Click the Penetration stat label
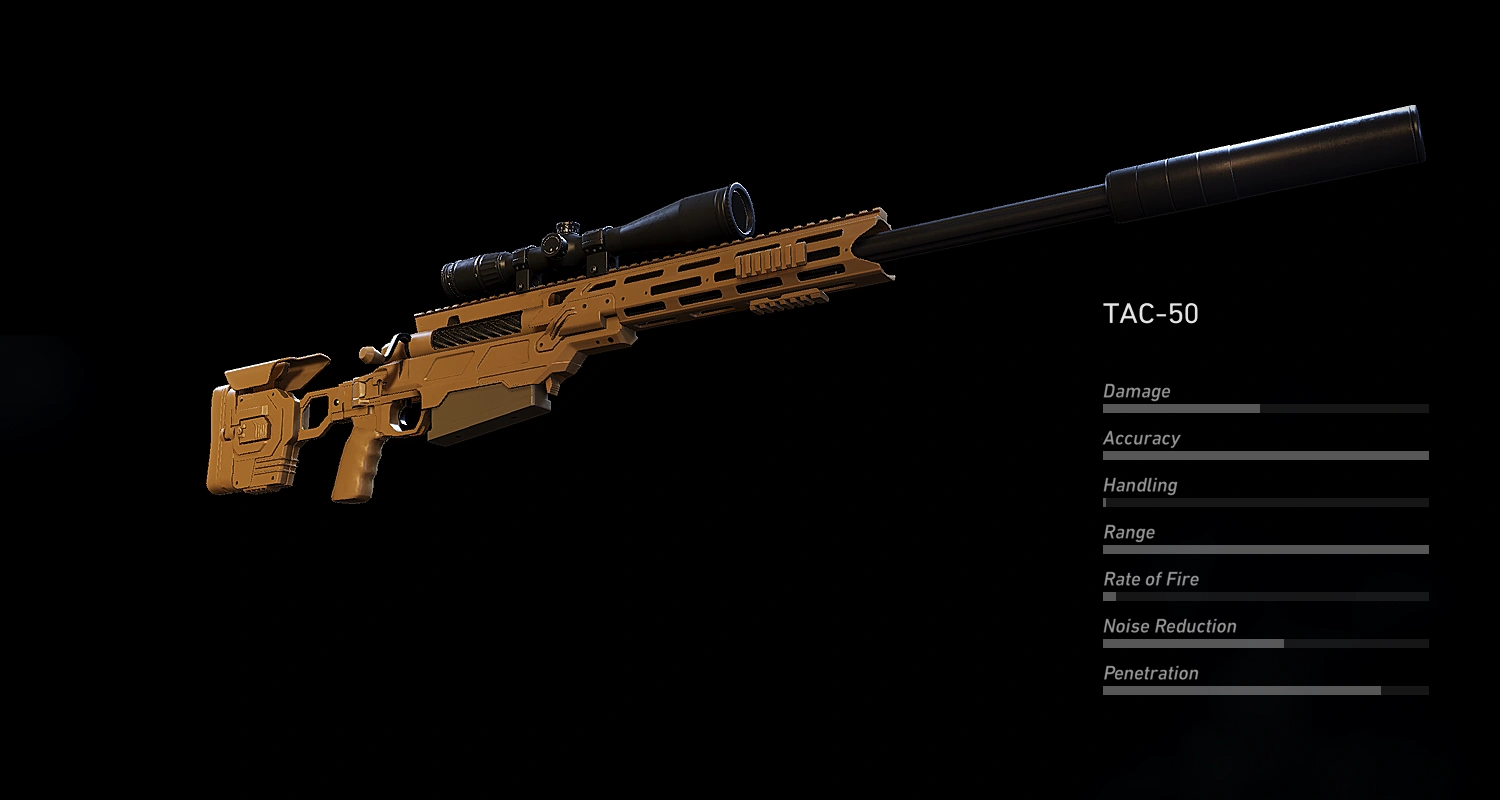This screenshot has height=800, width=1500. point(1151,673)
